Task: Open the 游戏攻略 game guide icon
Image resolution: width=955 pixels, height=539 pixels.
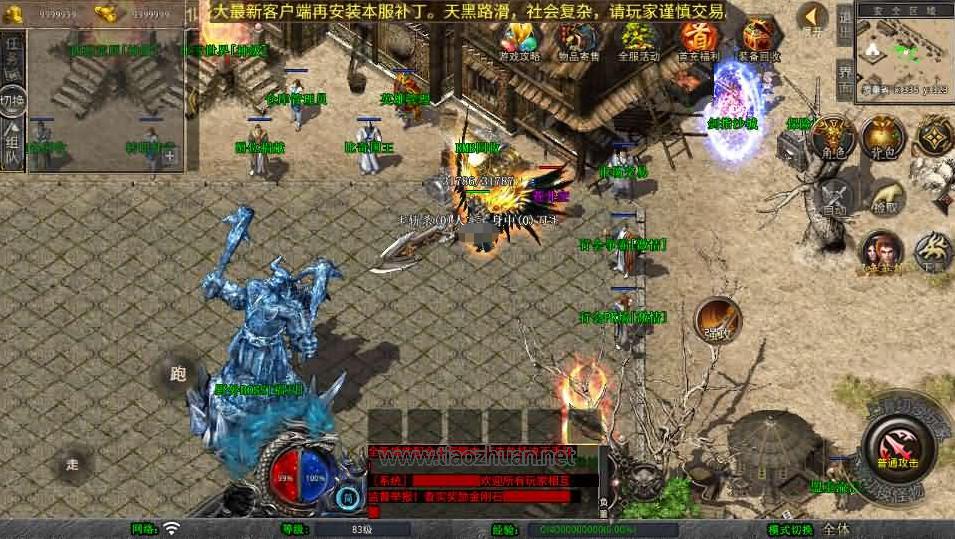Action: 519,39
